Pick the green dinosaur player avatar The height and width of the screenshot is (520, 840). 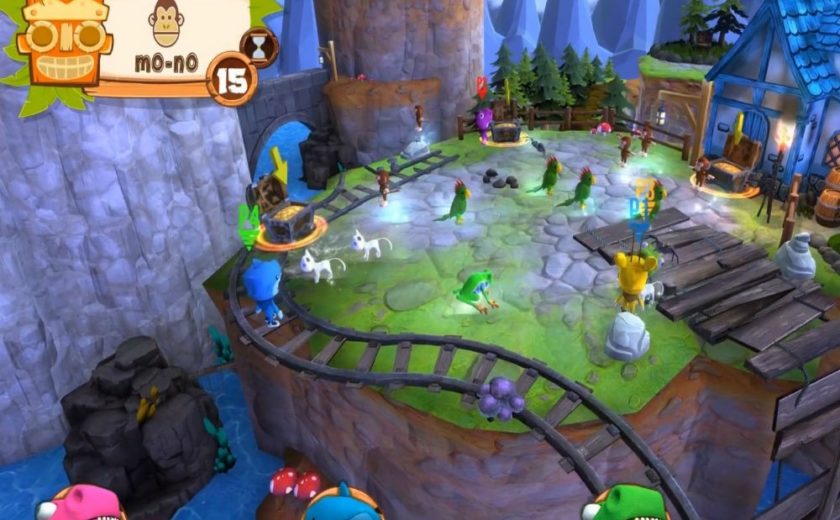coord(624,503)
